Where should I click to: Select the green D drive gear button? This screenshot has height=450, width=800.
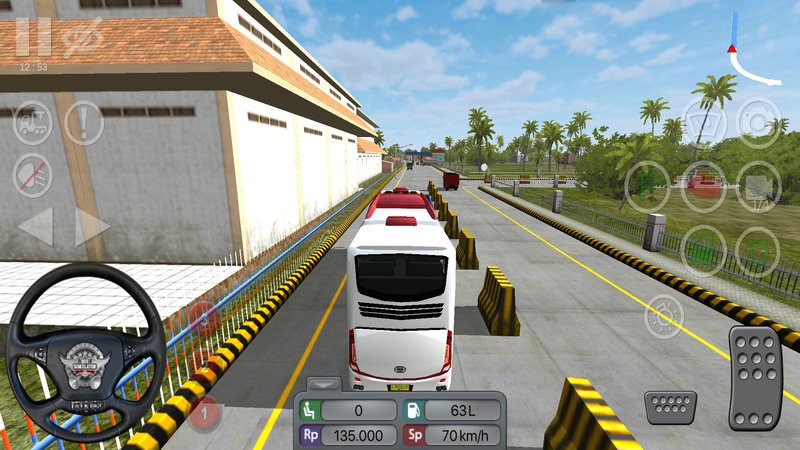tap(757, 247)
